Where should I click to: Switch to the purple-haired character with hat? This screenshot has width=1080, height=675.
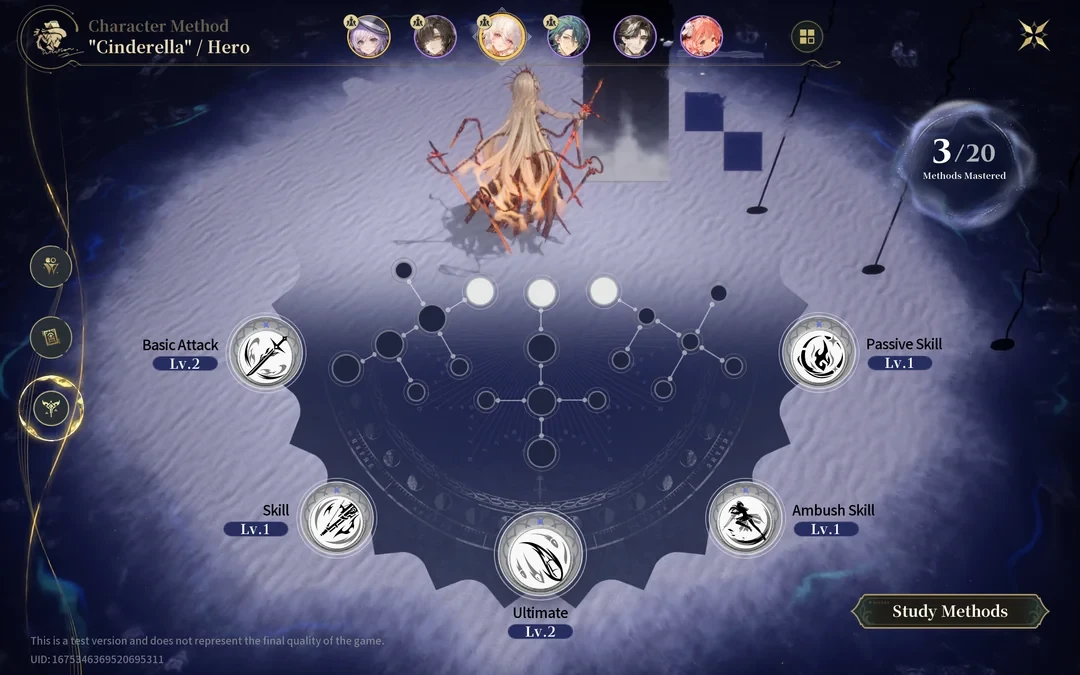point(368,37)
